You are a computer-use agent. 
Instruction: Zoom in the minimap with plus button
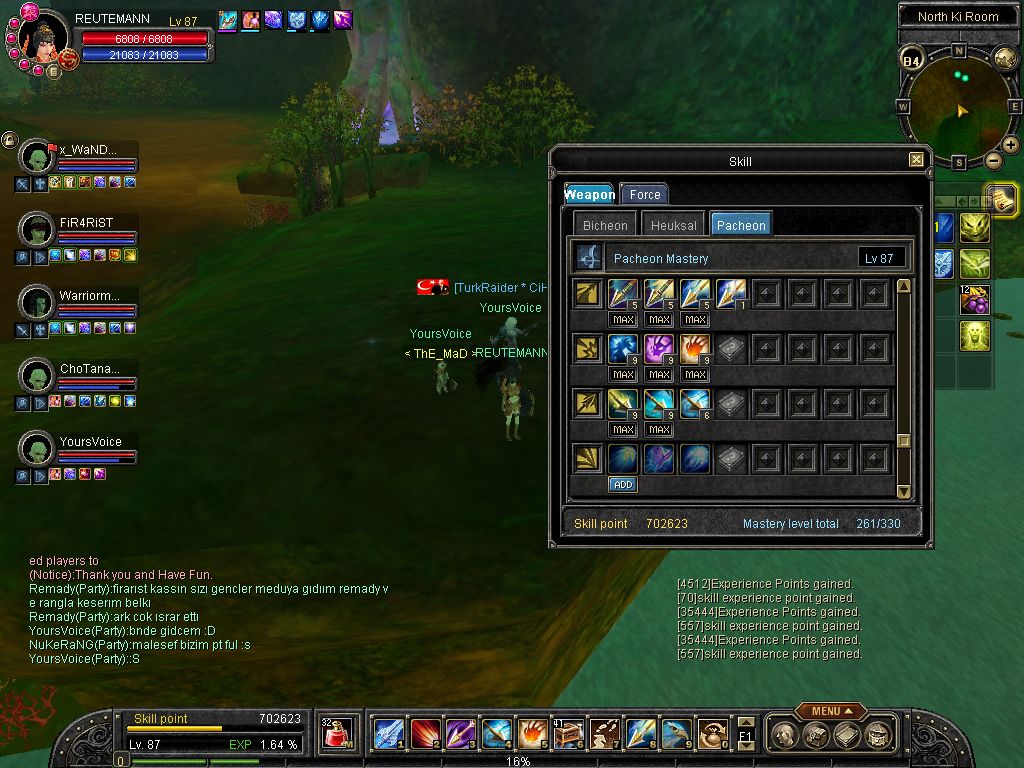pos(1010,146)
